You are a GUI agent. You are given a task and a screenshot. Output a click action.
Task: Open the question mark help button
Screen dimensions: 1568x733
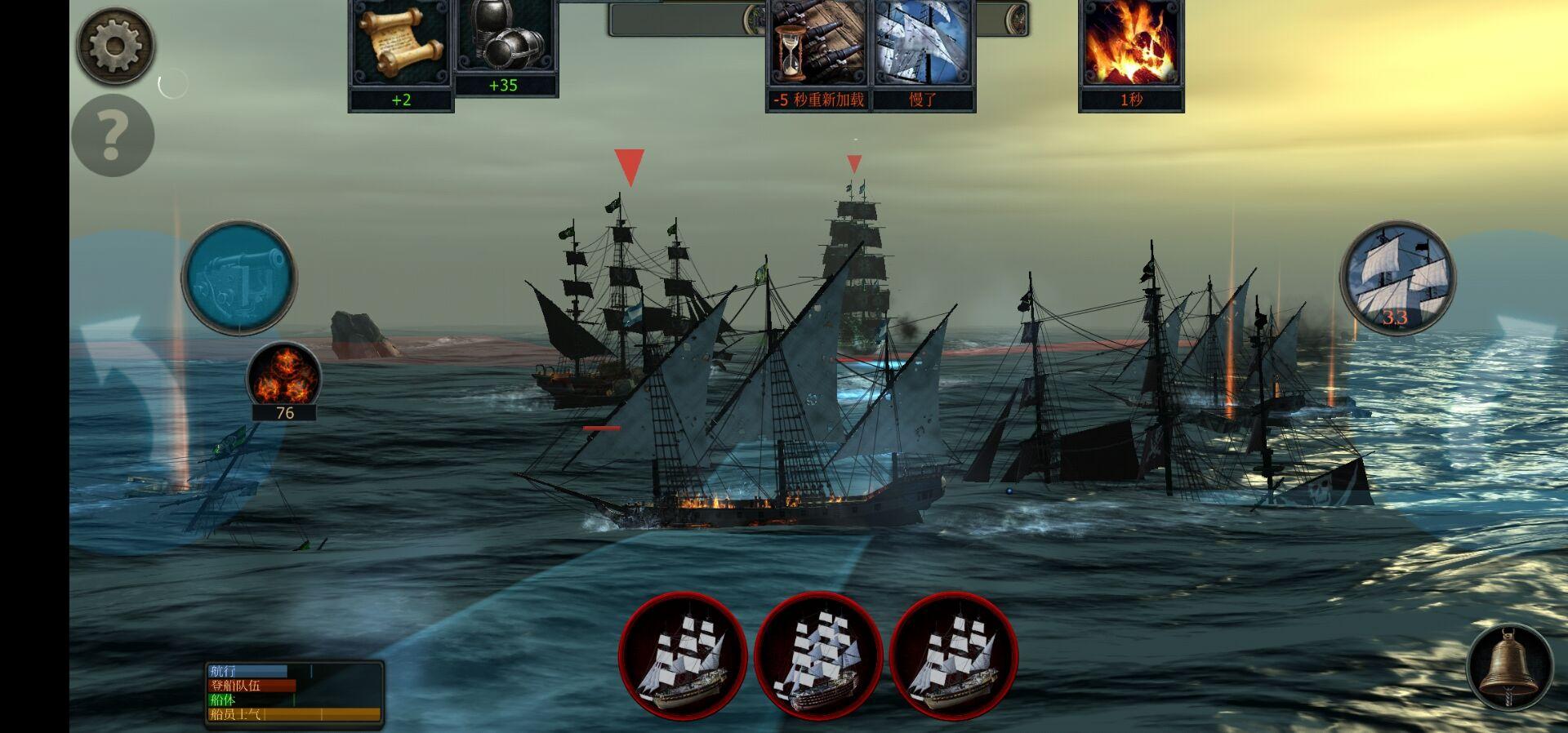113,135
